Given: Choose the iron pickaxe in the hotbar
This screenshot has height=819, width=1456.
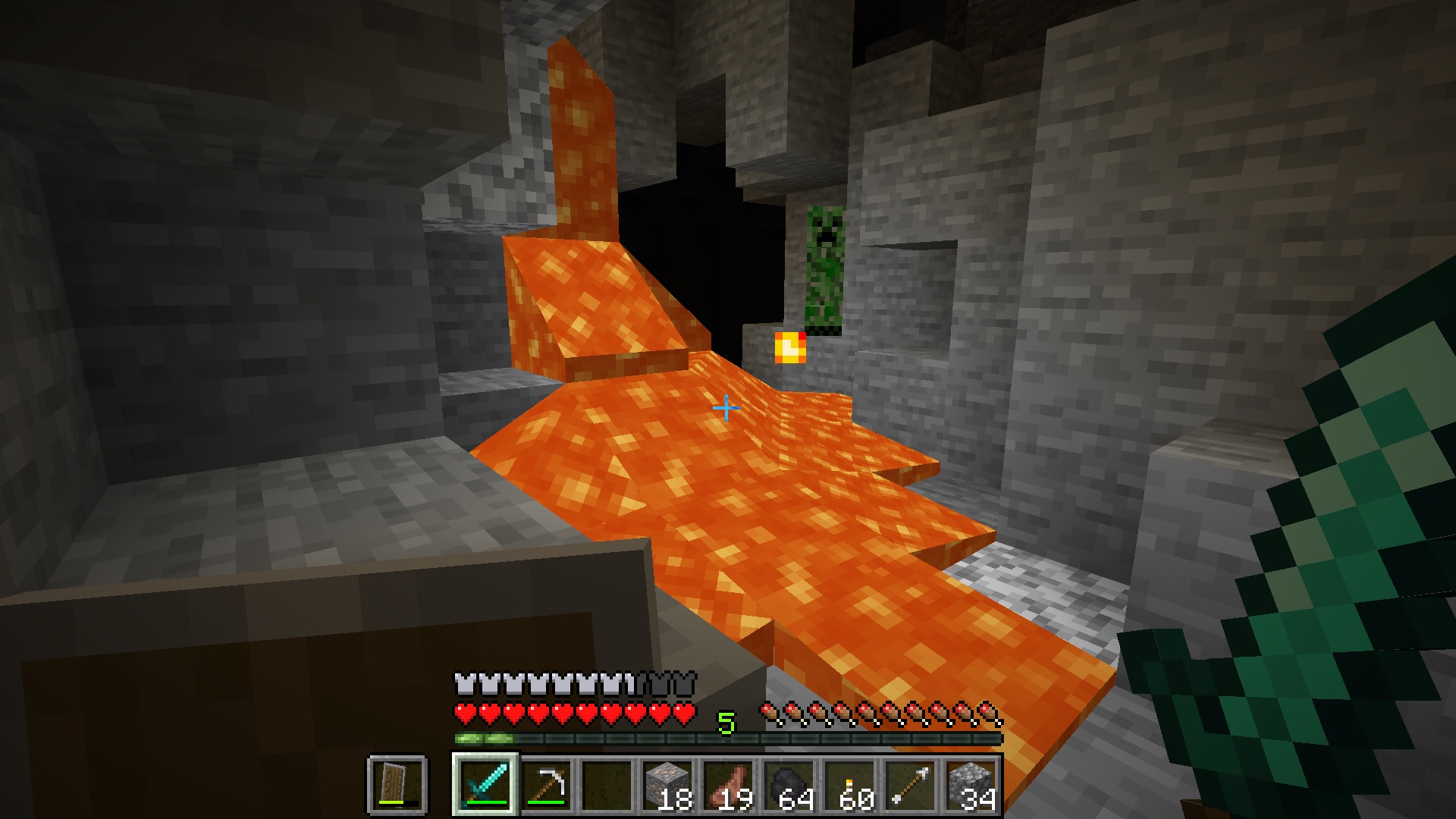Looking at the screenshot, I should coord(546,784).
